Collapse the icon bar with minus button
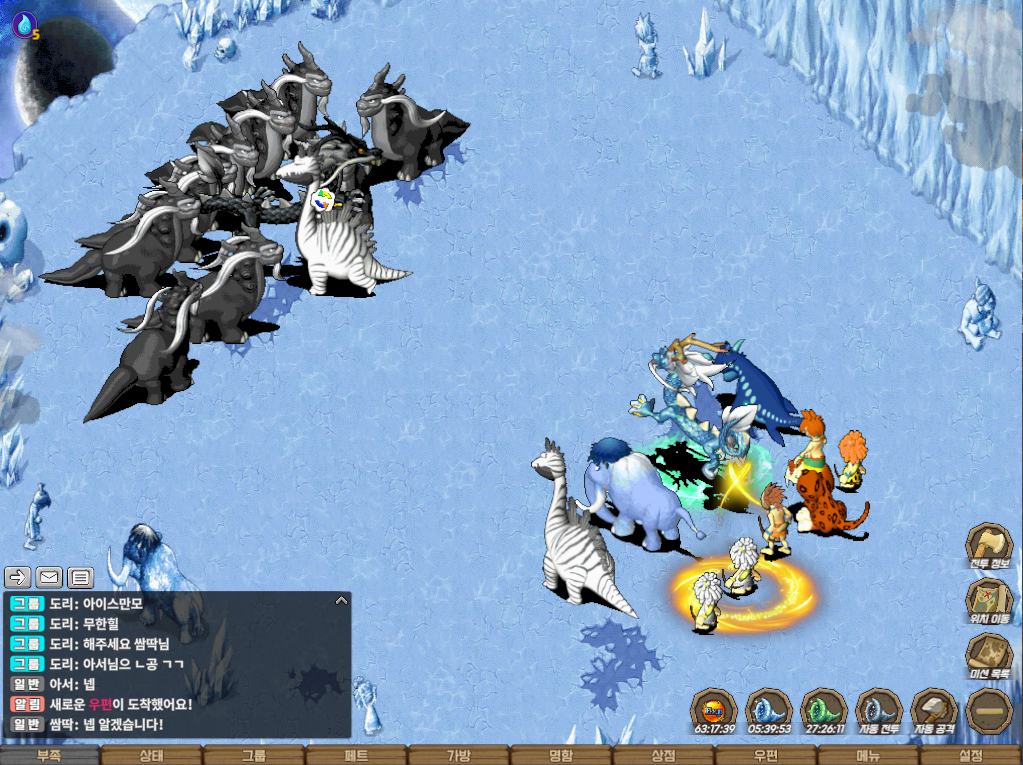 [x=988, y=711]
